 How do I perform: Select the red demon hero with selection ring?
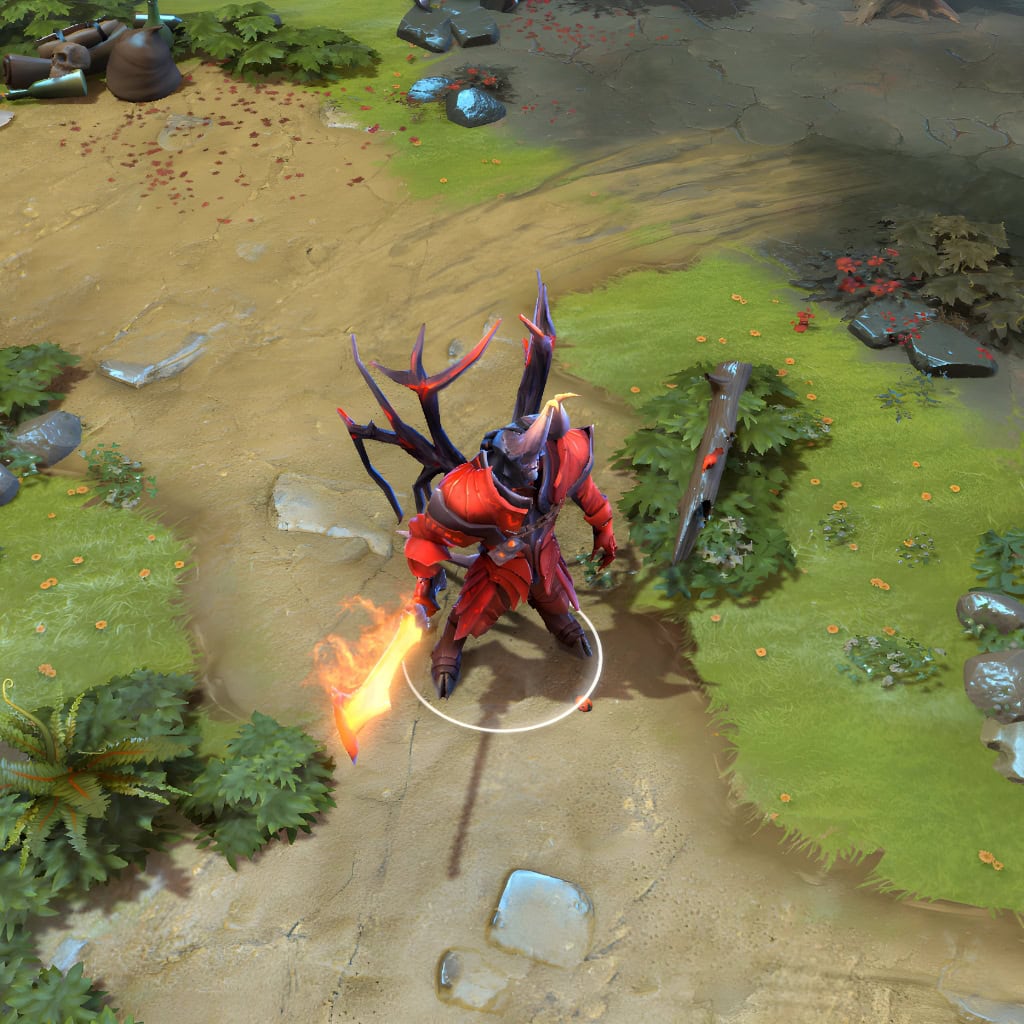coord(500,540)
